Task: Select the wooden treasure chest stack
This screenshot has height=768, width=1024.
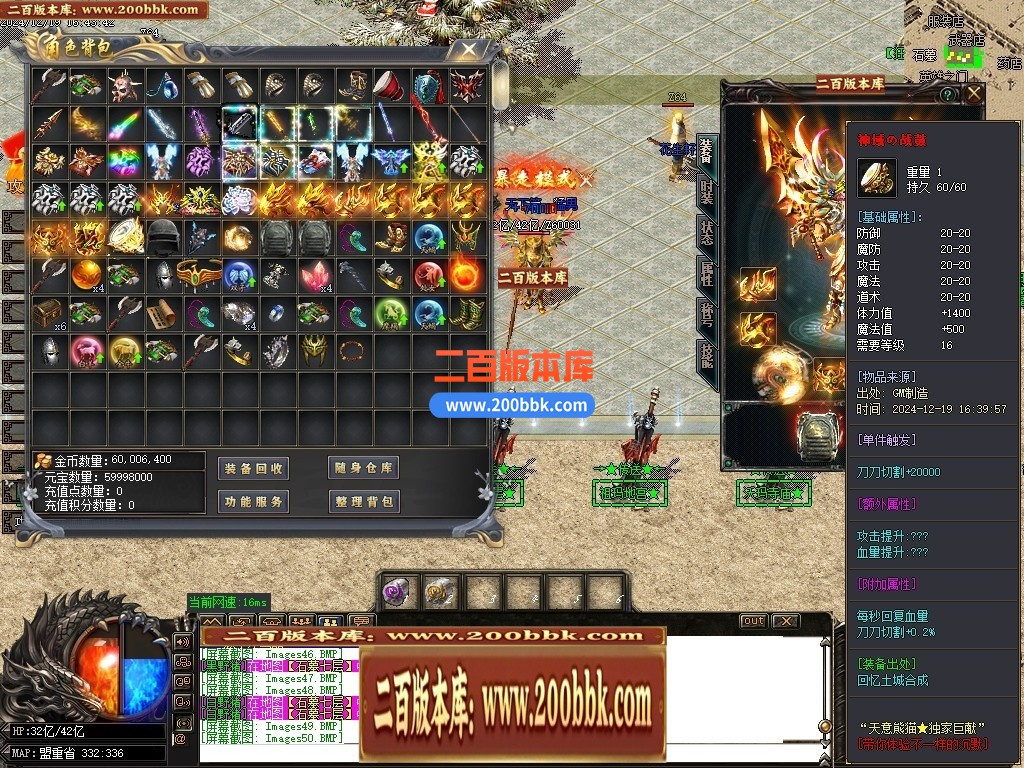Action: pyautogui.click(x=48, y=313)
